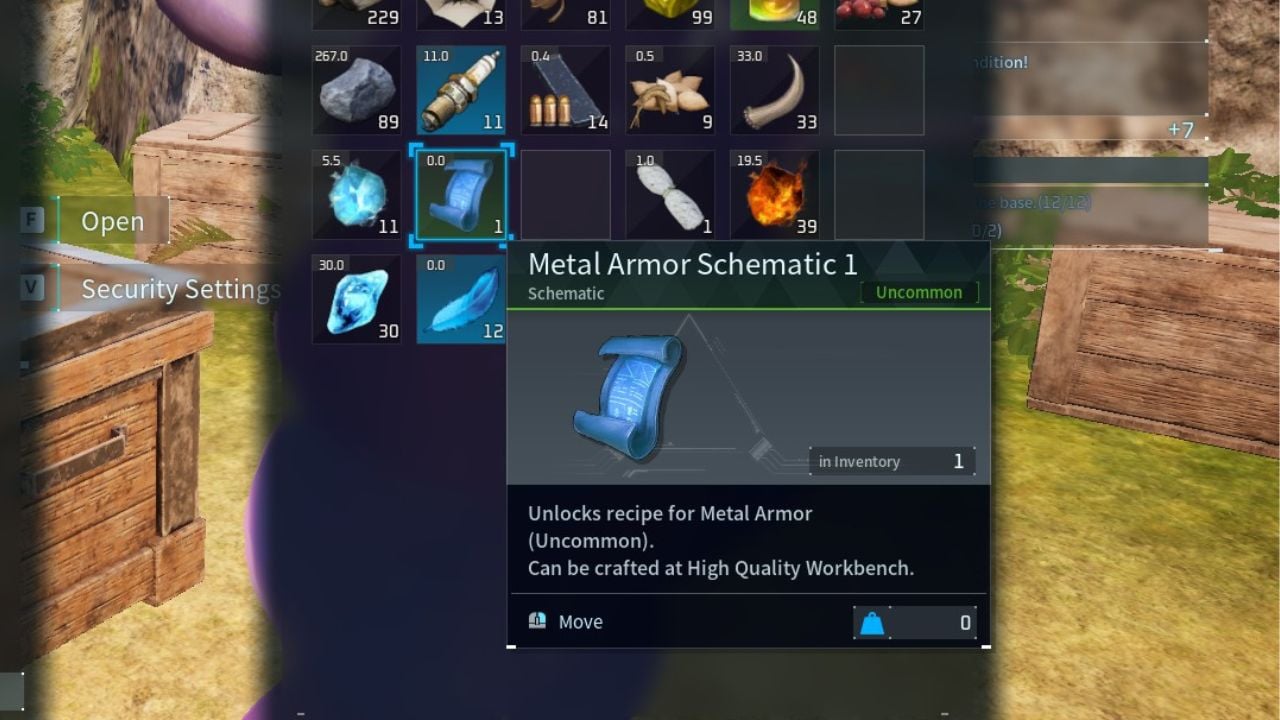
Task: Click the in Inventory counter showing 1
Action: coord(892,461)
